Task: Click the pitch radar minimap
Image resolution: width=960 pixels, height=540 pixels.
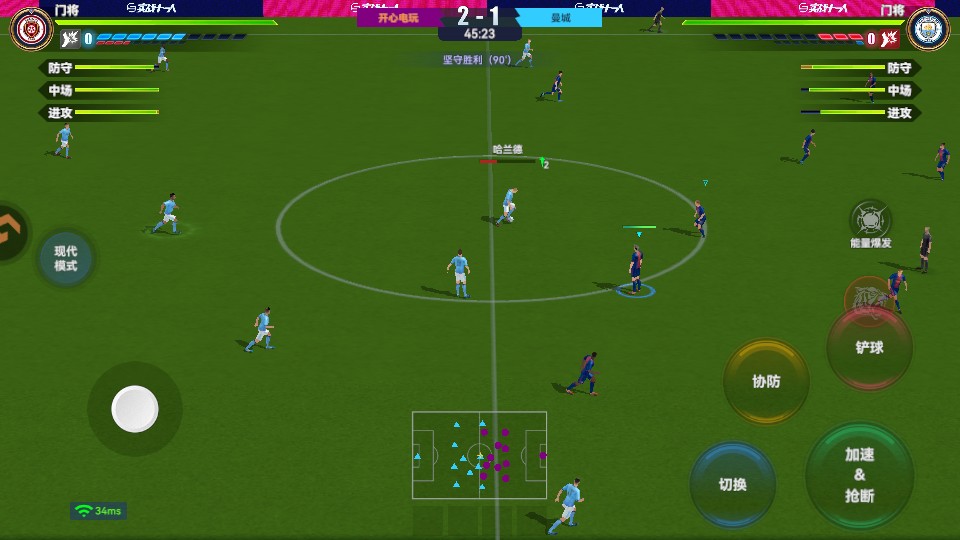Action: [479, 458]
